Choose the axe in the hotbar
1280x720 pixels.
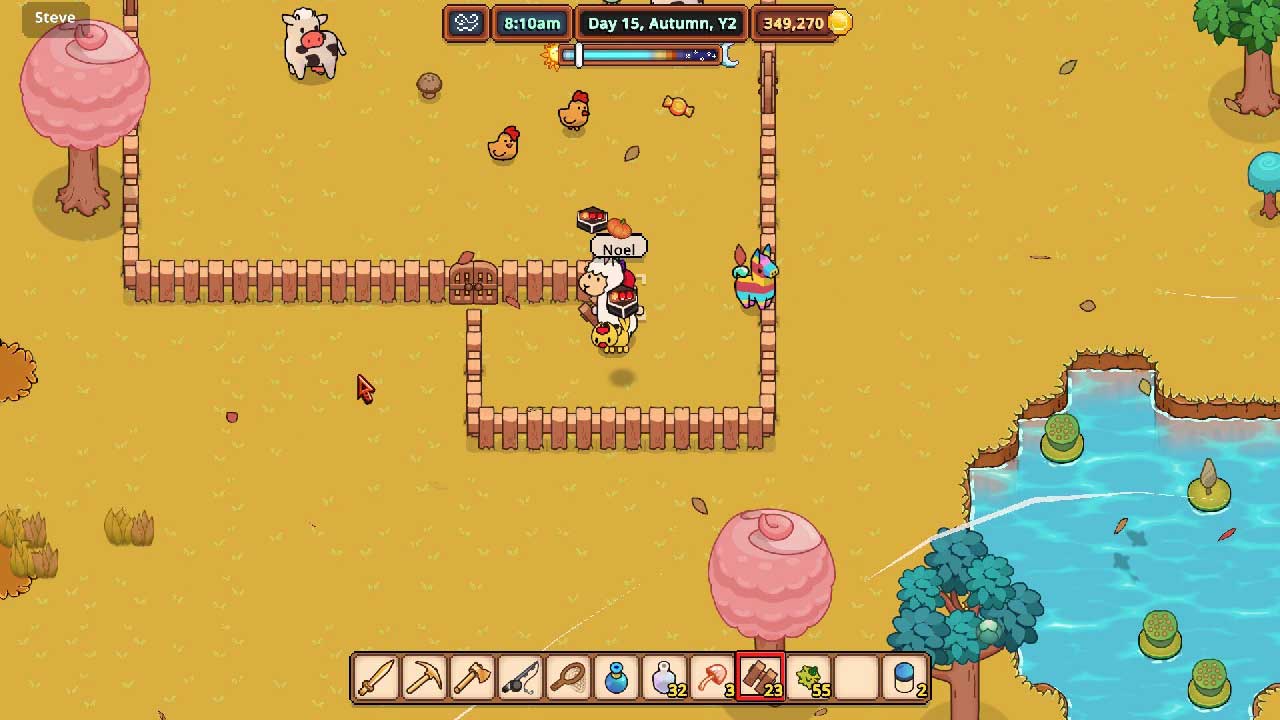(472, 677)
